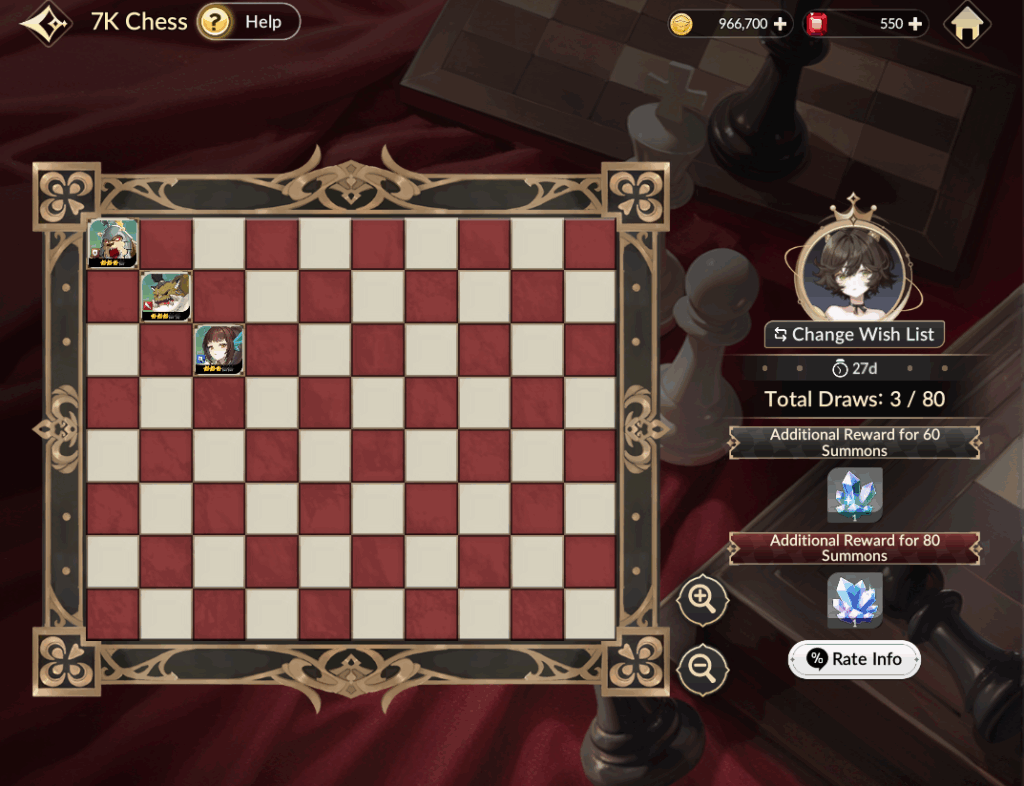Select the brown-haired girl hero tile
The image size is (1024, 786).
click(219, 349)
